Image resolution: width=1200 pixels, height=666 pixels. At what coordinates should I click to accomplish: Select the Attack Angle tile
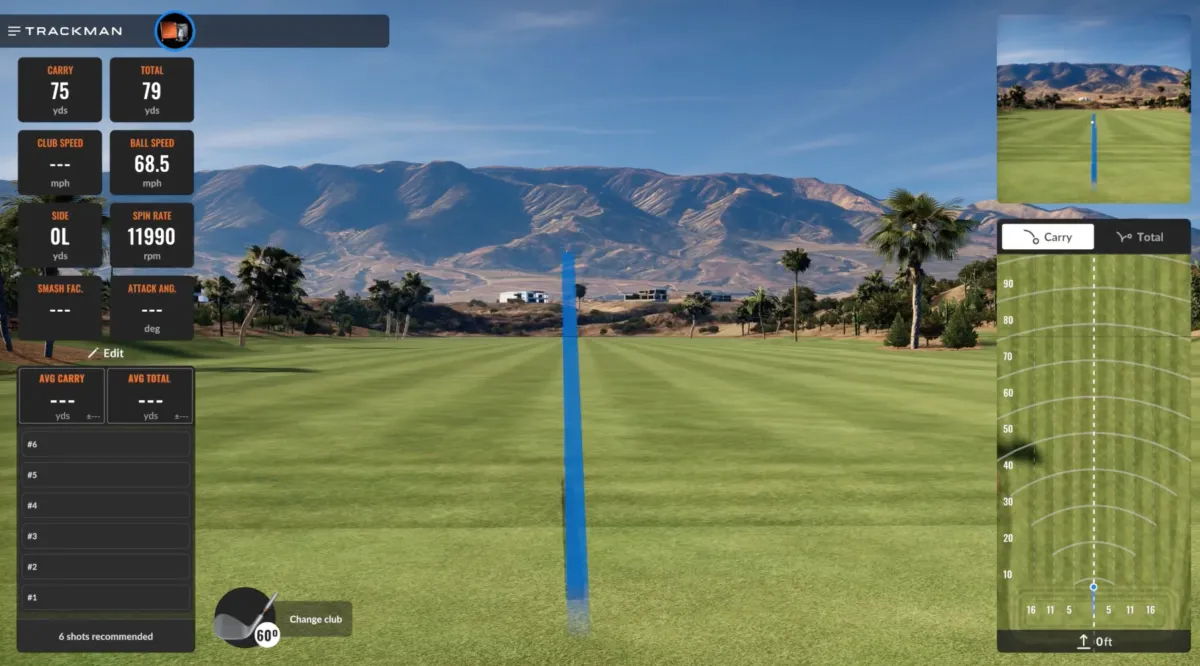[152, 307]
